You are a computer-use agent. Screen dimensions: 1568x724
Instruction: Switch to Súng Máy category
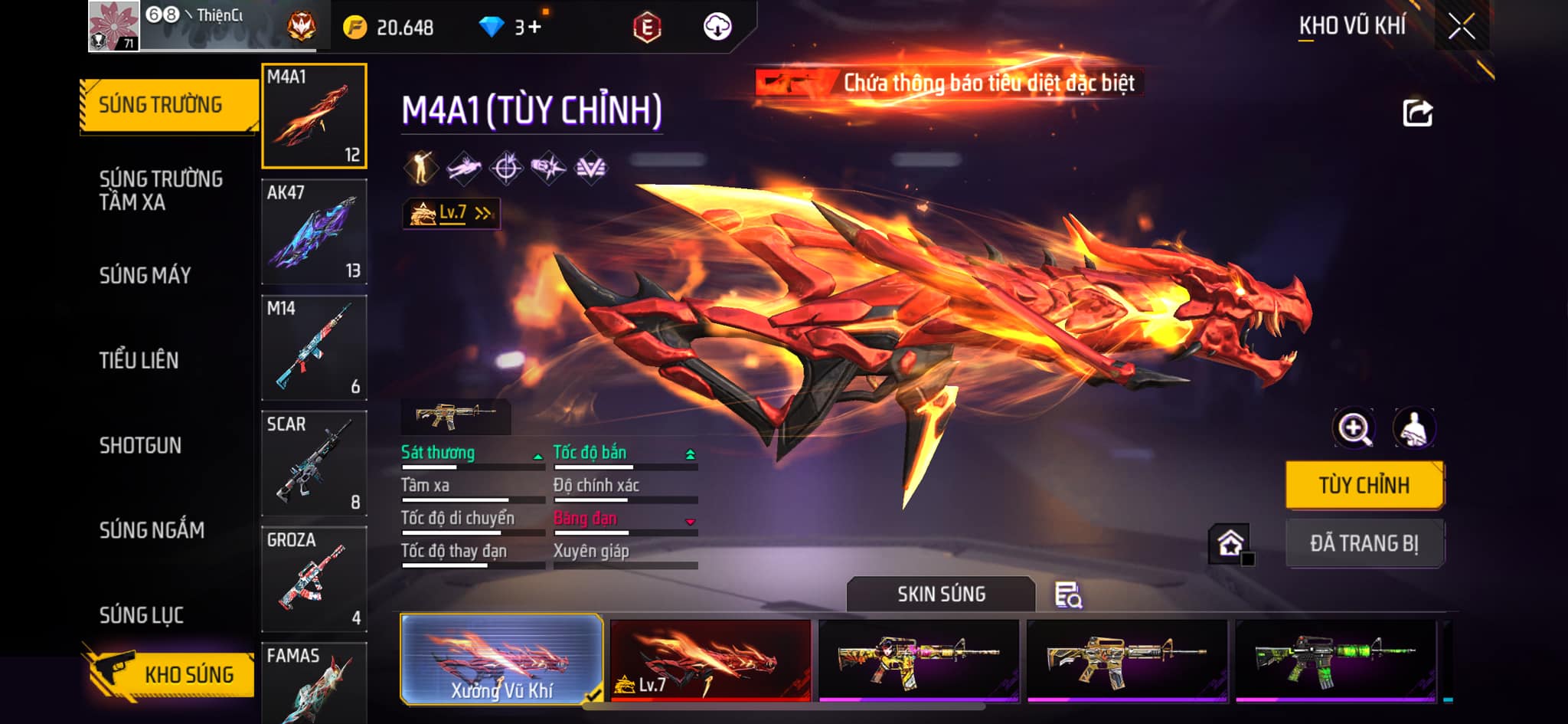[x=145, y=275]
